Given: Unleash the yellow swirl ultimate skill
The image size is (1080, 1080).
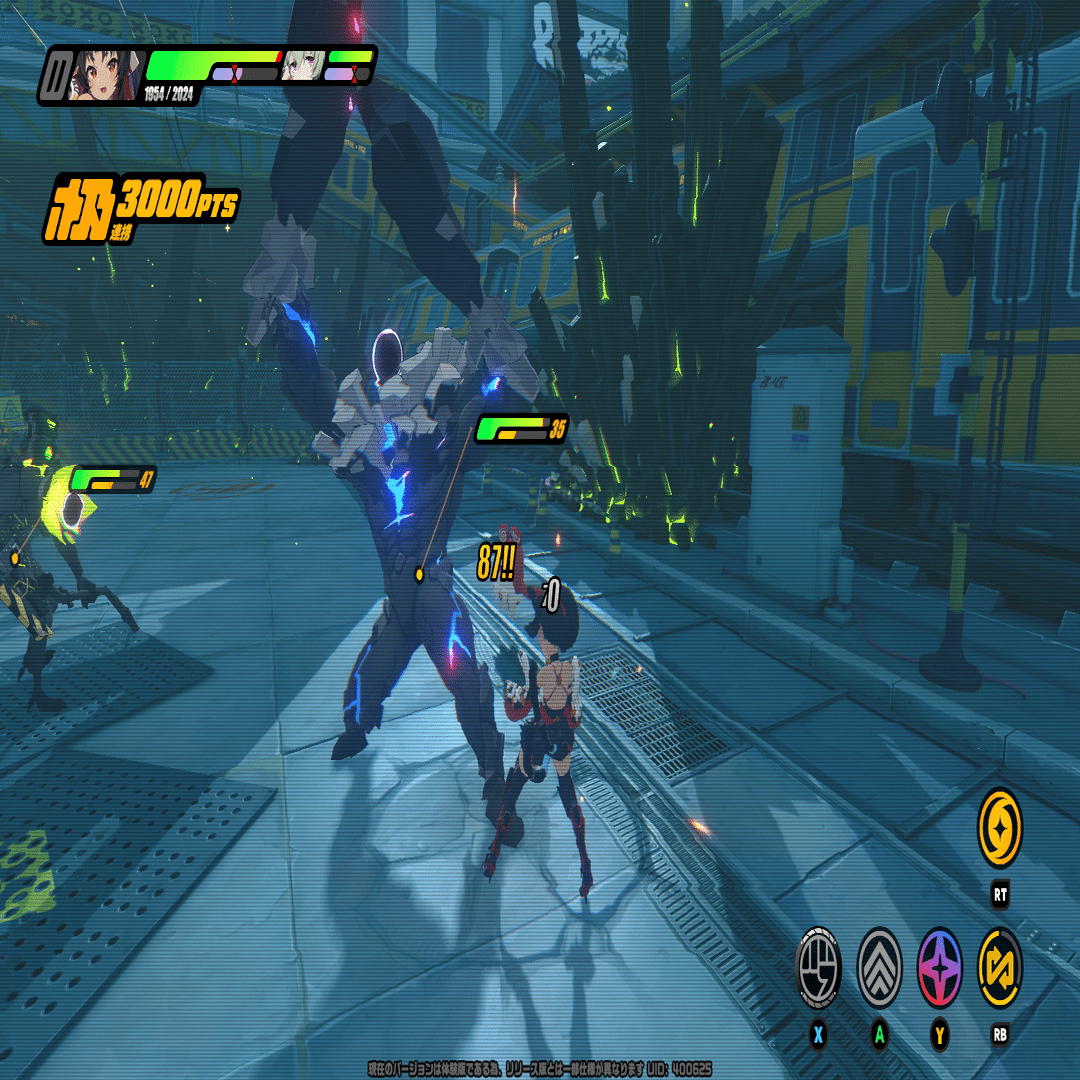Looking at the screenshot, I should (x=1000, y=827).
